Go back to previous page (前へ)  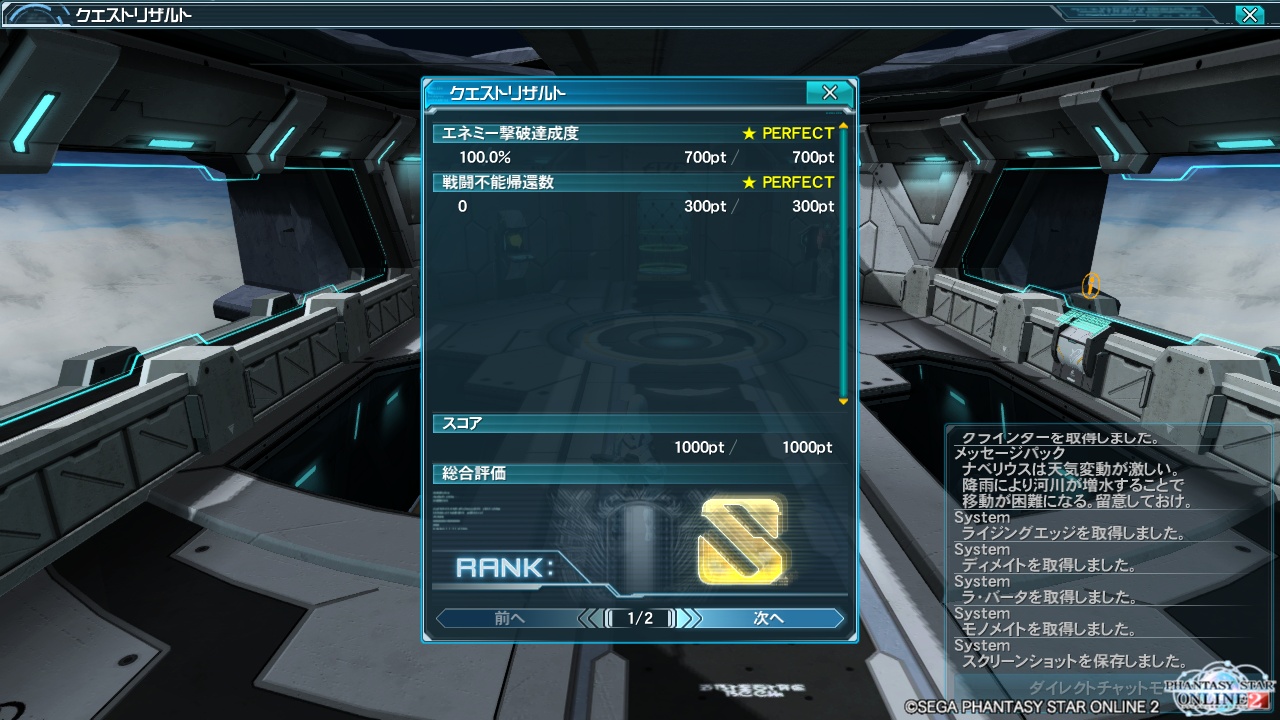click(509, 618)
